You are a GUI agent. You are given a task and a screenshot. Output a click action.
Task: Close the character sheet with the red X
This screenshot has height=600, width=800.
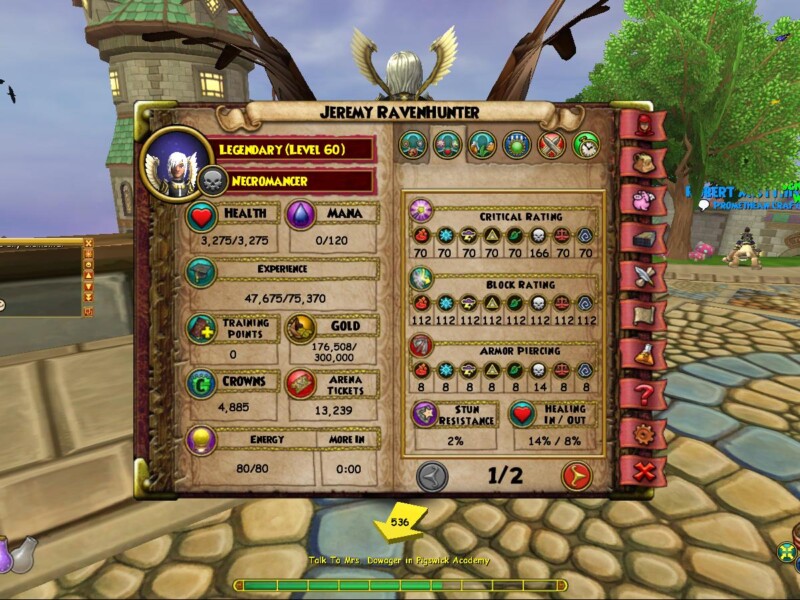coord(640,469)
